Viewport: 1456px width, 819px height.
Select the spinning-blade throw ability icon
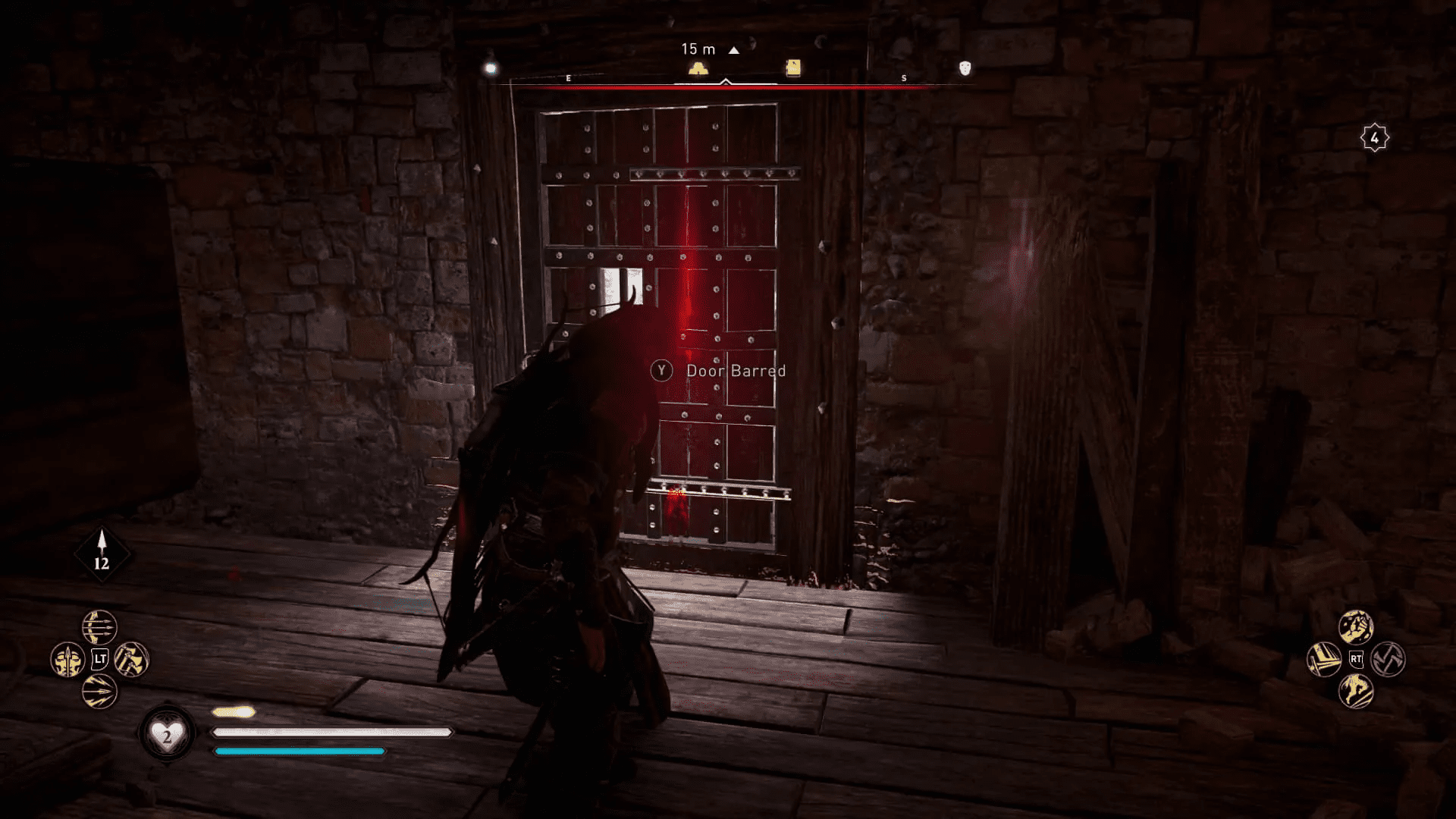point(1389,660)
